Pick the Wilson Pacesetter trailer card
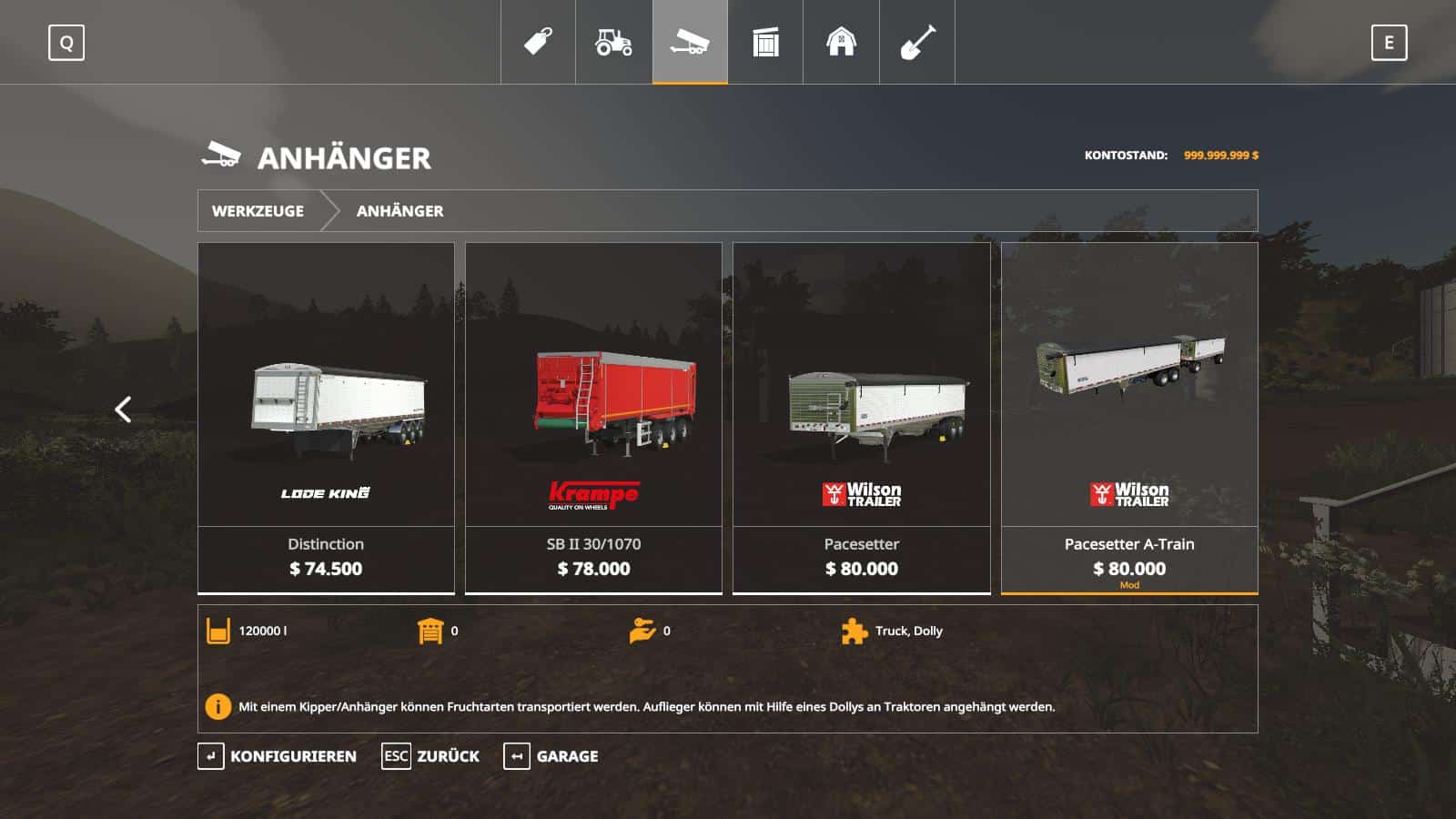The image size is (1456, 819). [x=861, y=418]
